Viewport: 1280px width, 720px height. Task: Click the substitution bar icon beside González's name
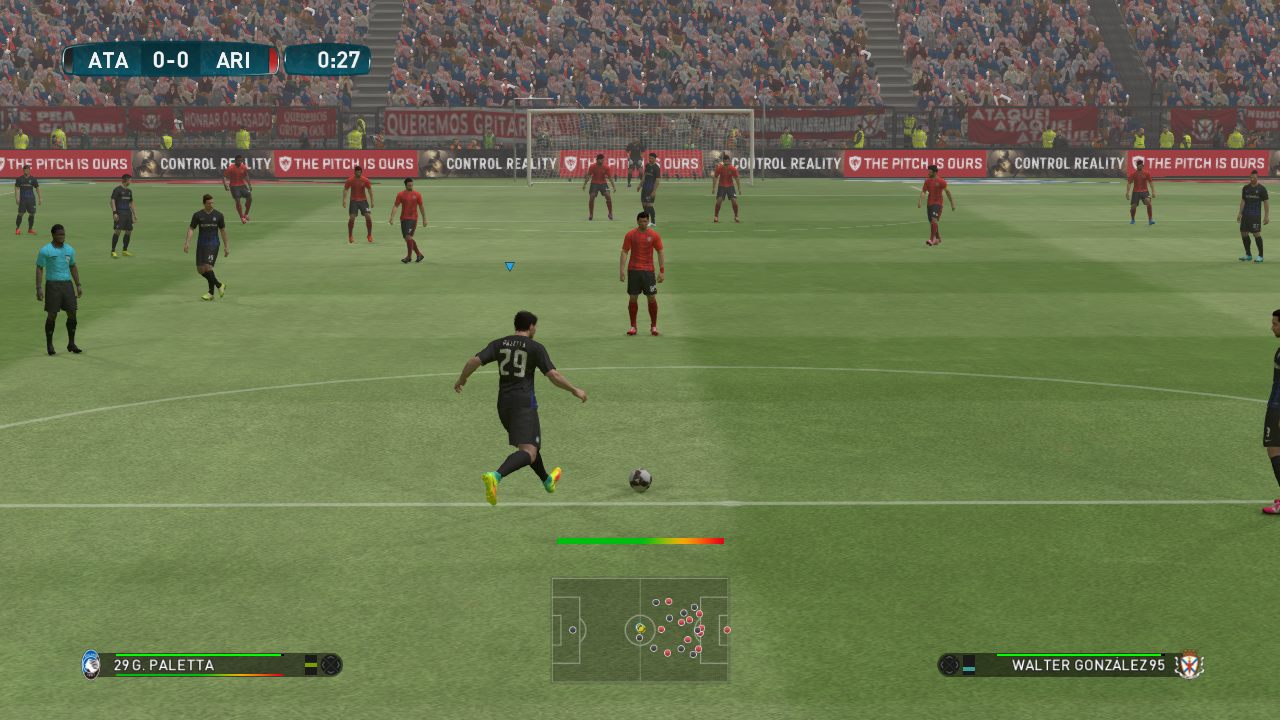(x=968, y=663)
